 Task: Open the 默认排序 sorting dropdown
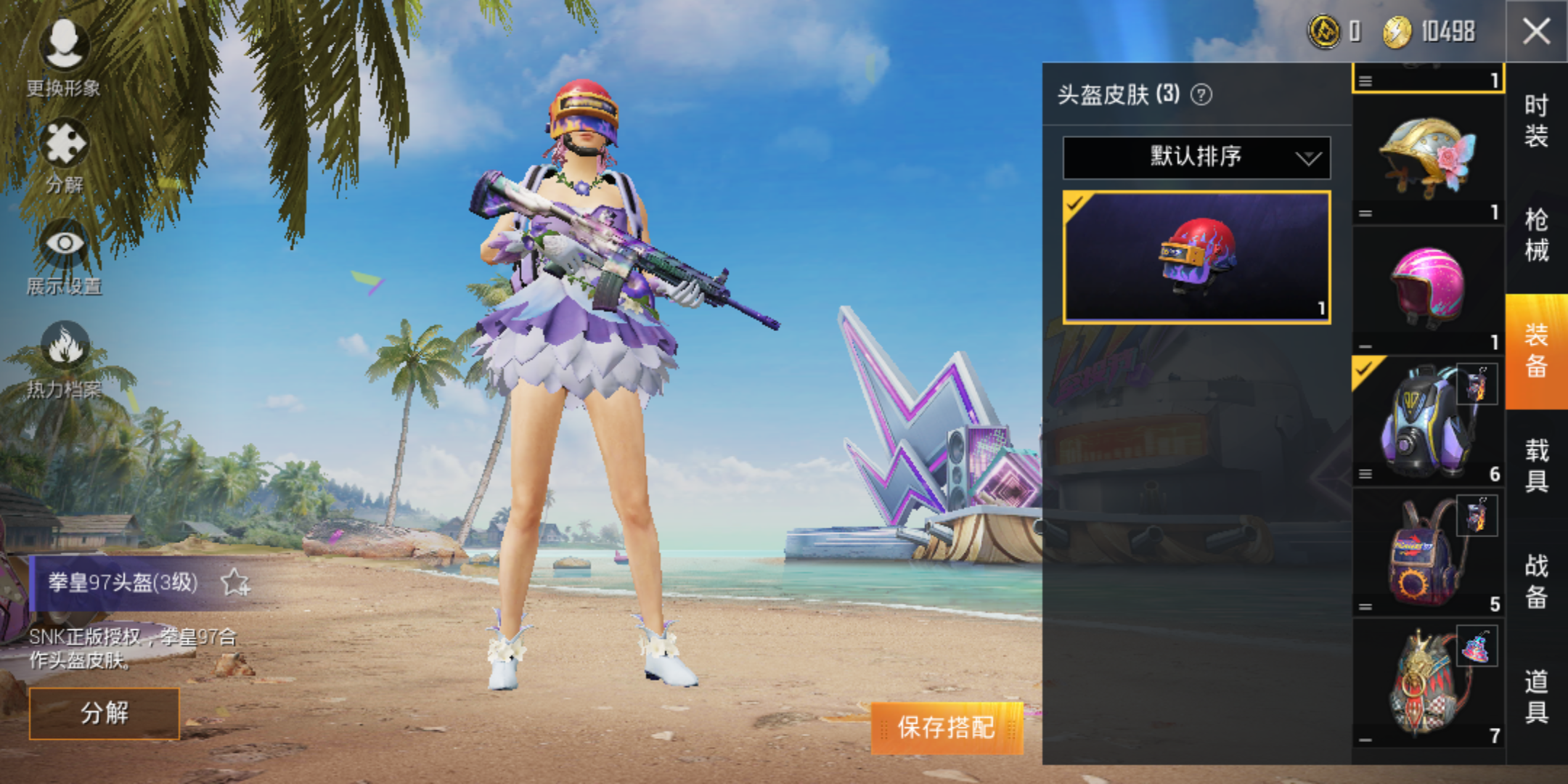[1195, 158]
